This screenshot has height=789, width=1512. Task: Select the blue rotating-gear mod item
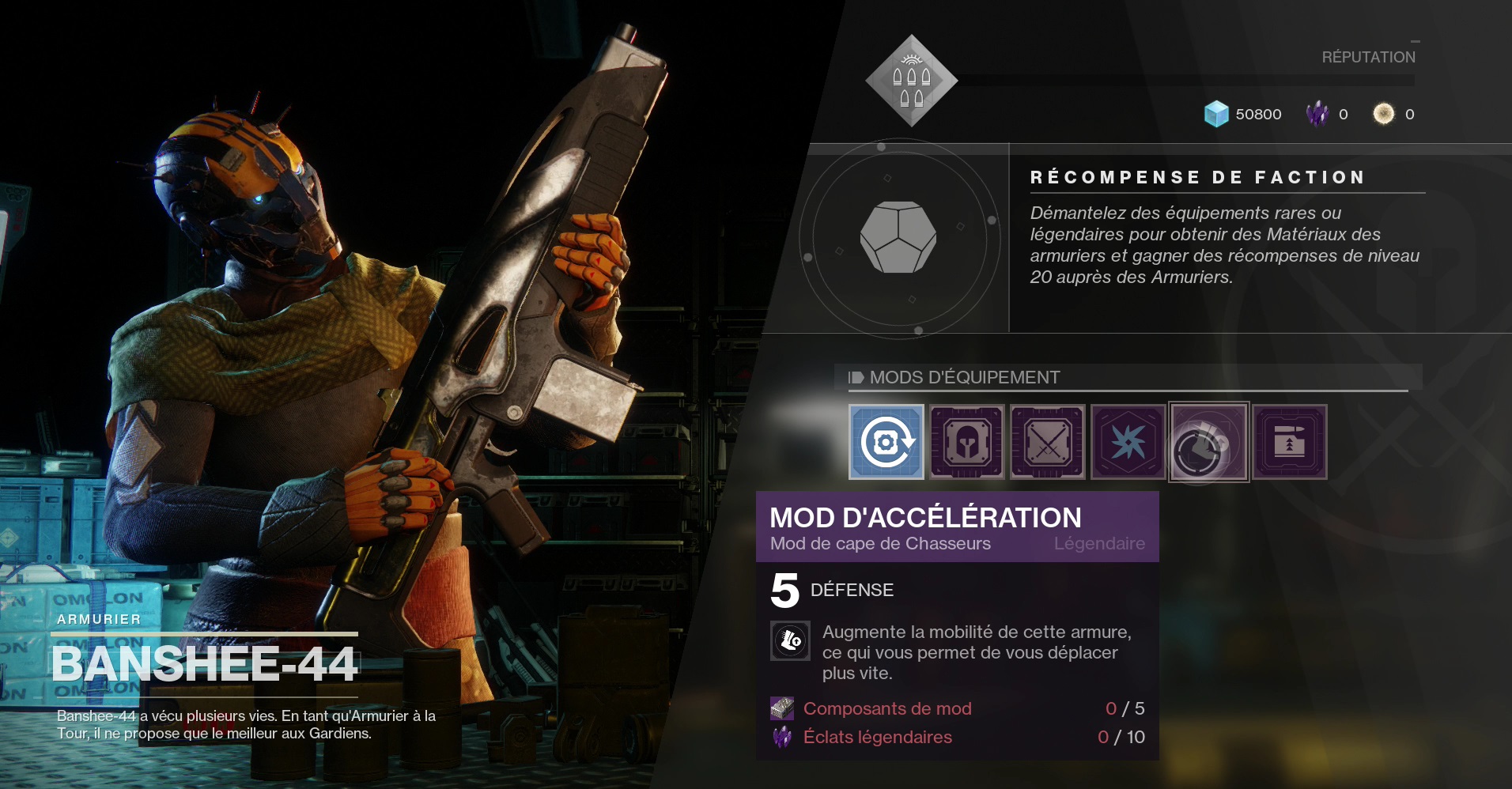coord(886,442)
